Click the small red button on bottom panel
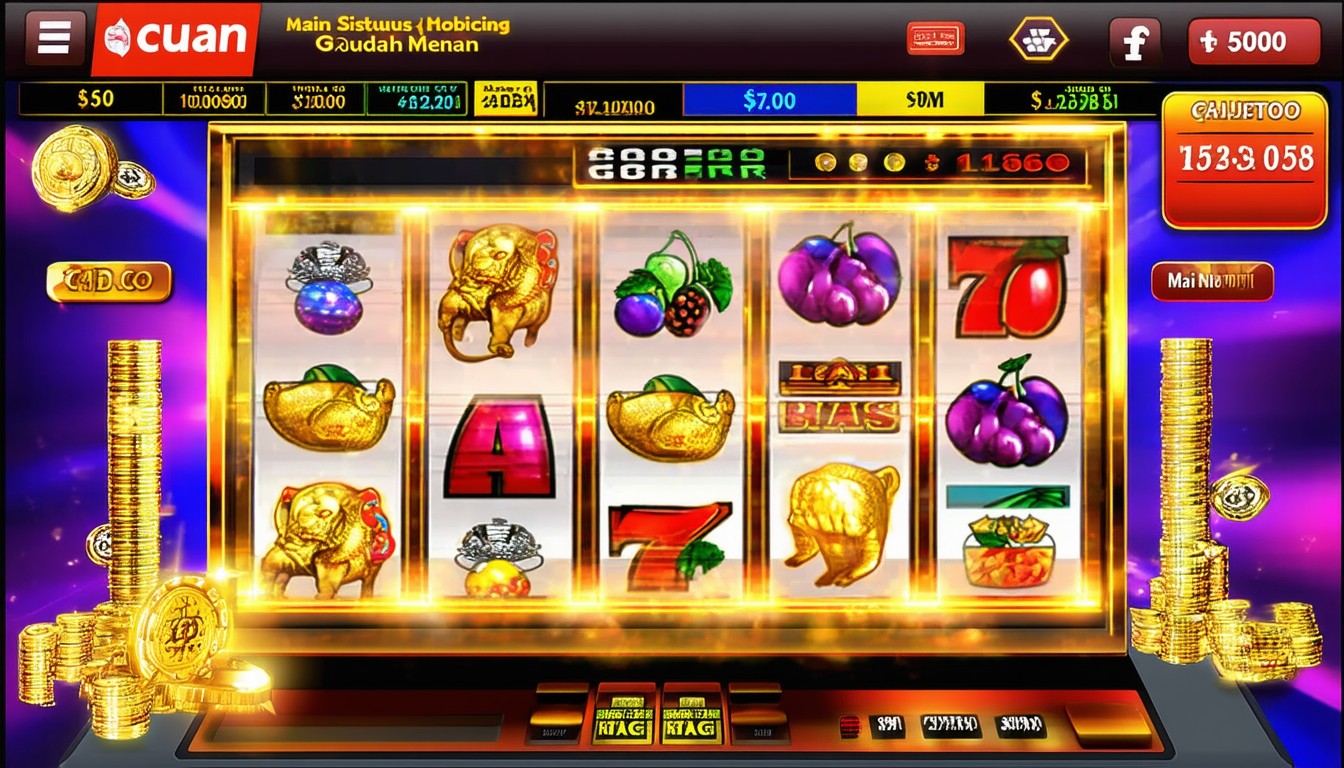Image resolution: width=1344 pixels, height=768 pixels. (848, 726)
